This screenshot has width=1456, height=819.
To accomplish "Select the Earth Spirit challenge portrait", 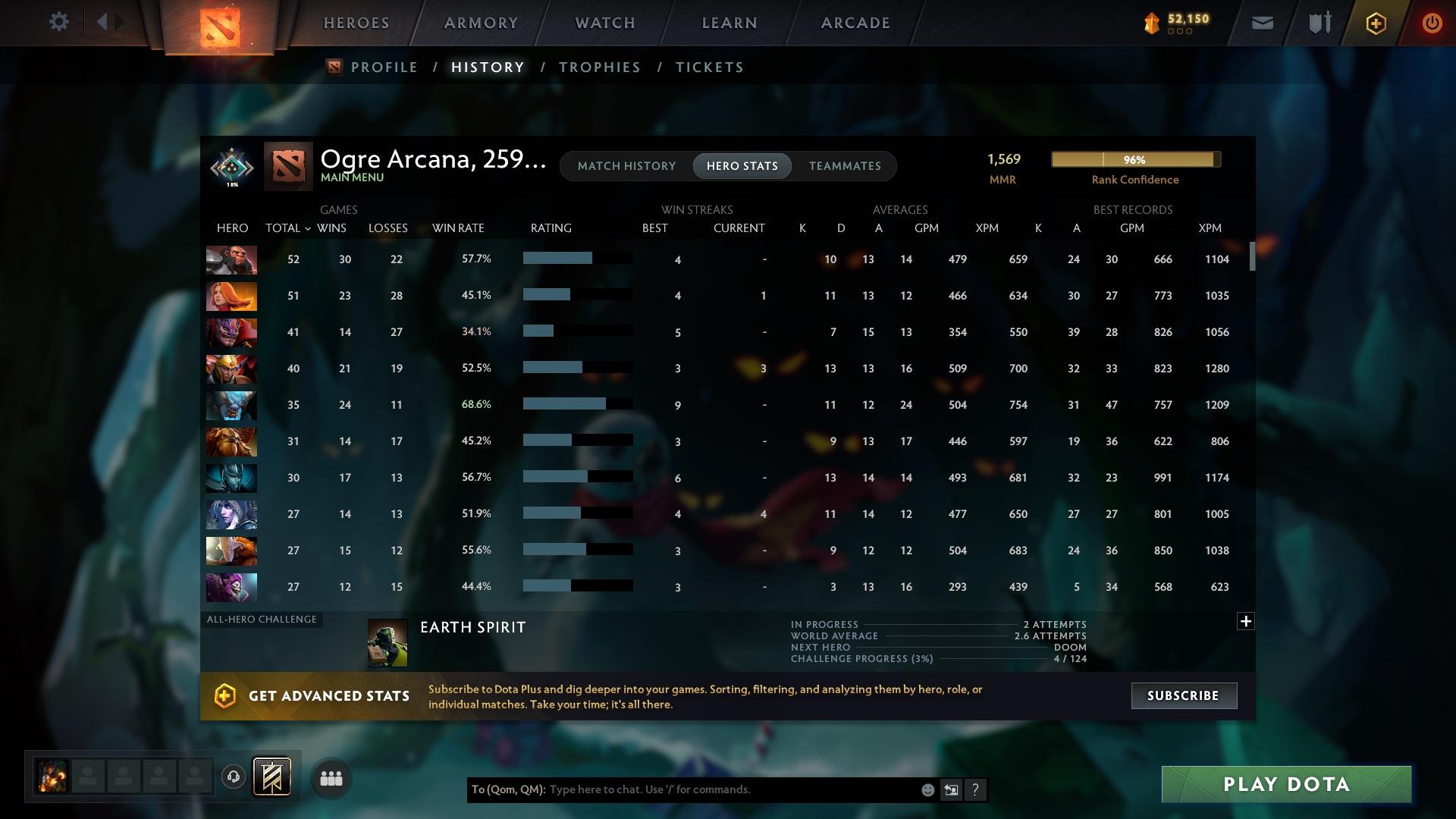I will tap(388, 643).
